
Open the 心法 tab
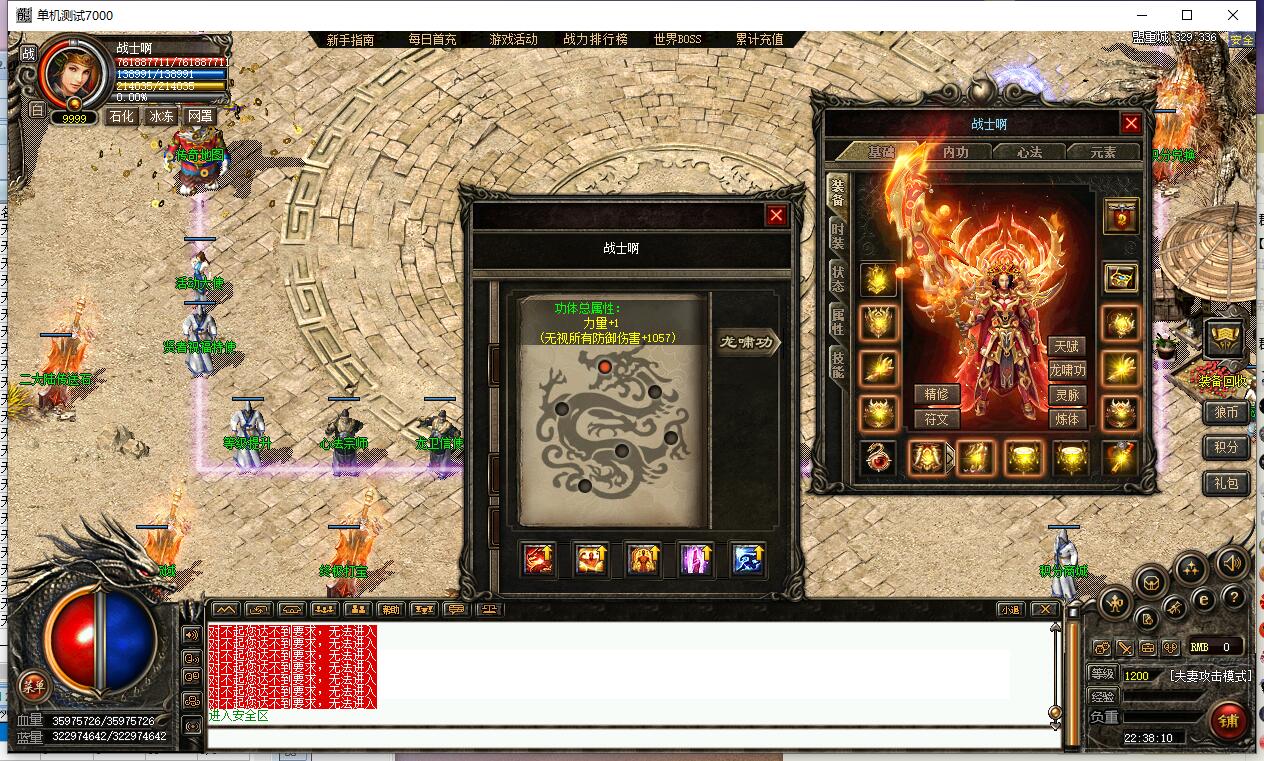click(1030, 152)
